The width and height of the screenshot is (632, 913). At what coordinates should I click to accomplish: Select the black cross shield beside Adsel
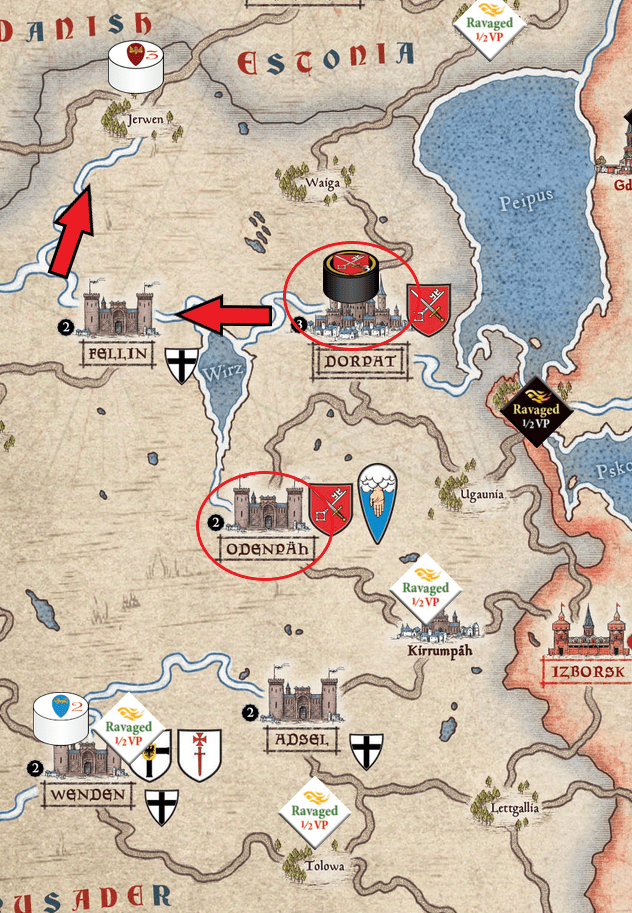click(367, 750)
